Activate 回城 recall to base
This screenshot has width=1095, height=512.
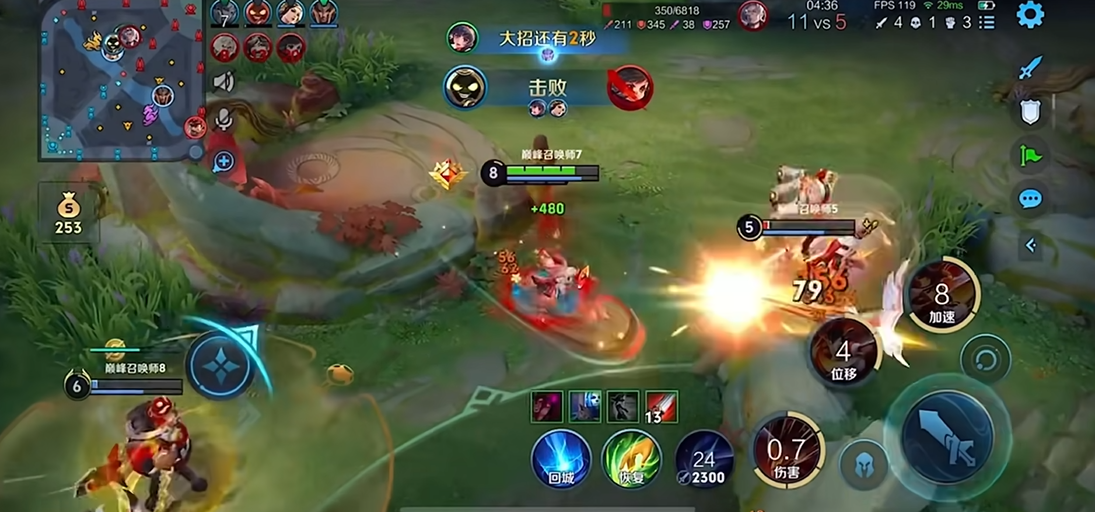[561, 459]
